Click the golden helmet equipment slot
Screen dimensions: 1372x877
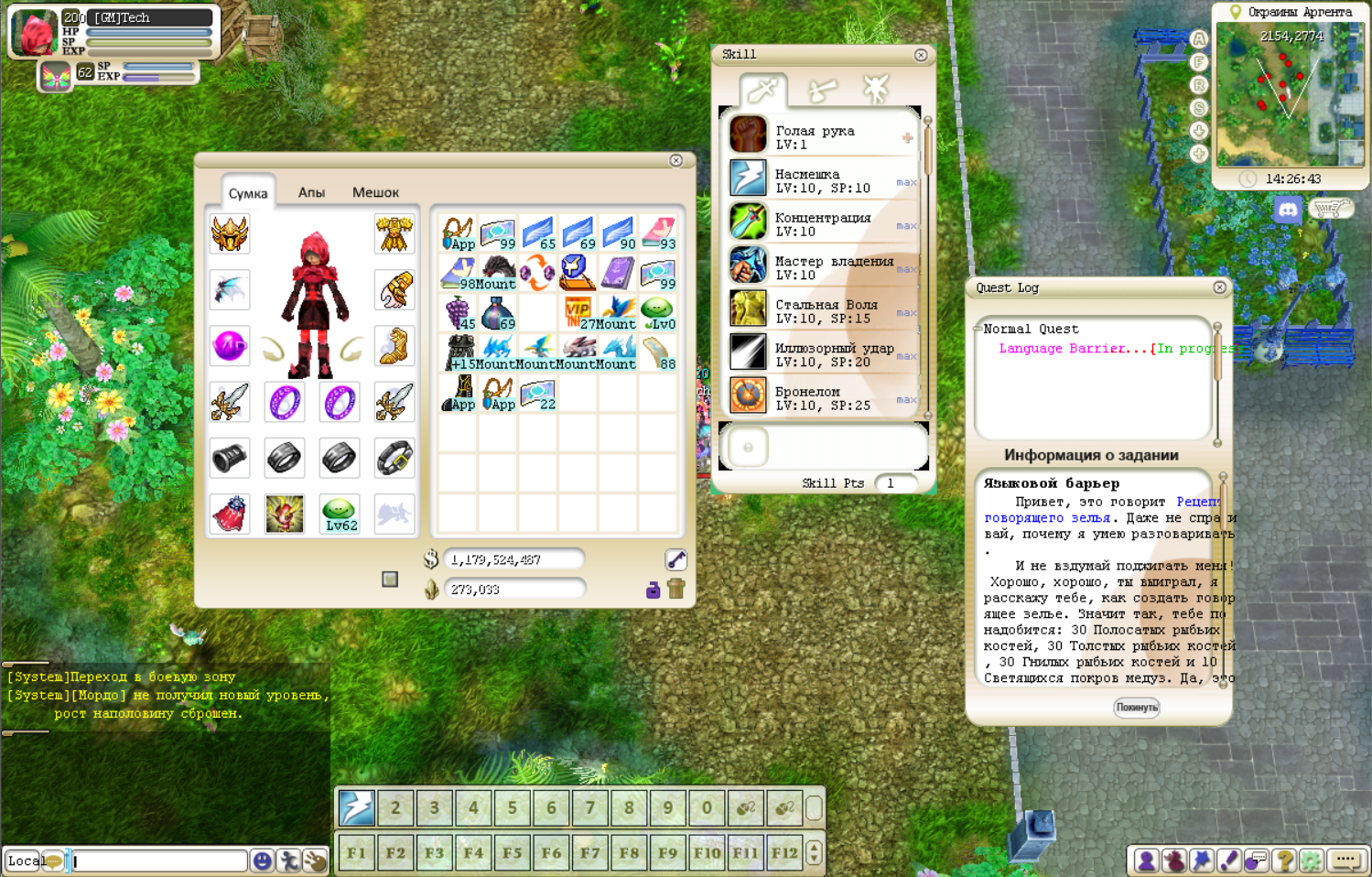(x=230, y=234)
